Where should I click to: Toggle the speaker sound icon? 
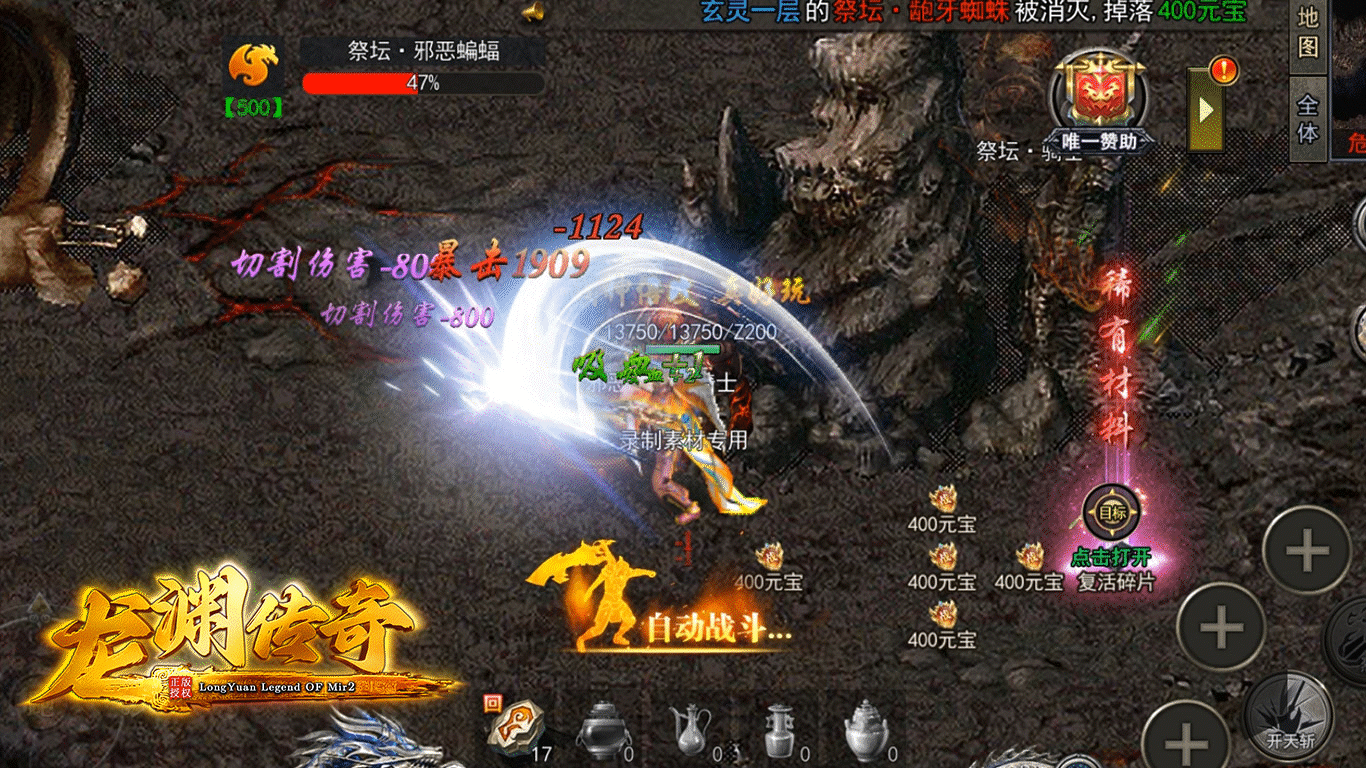(x=532, y=12)
